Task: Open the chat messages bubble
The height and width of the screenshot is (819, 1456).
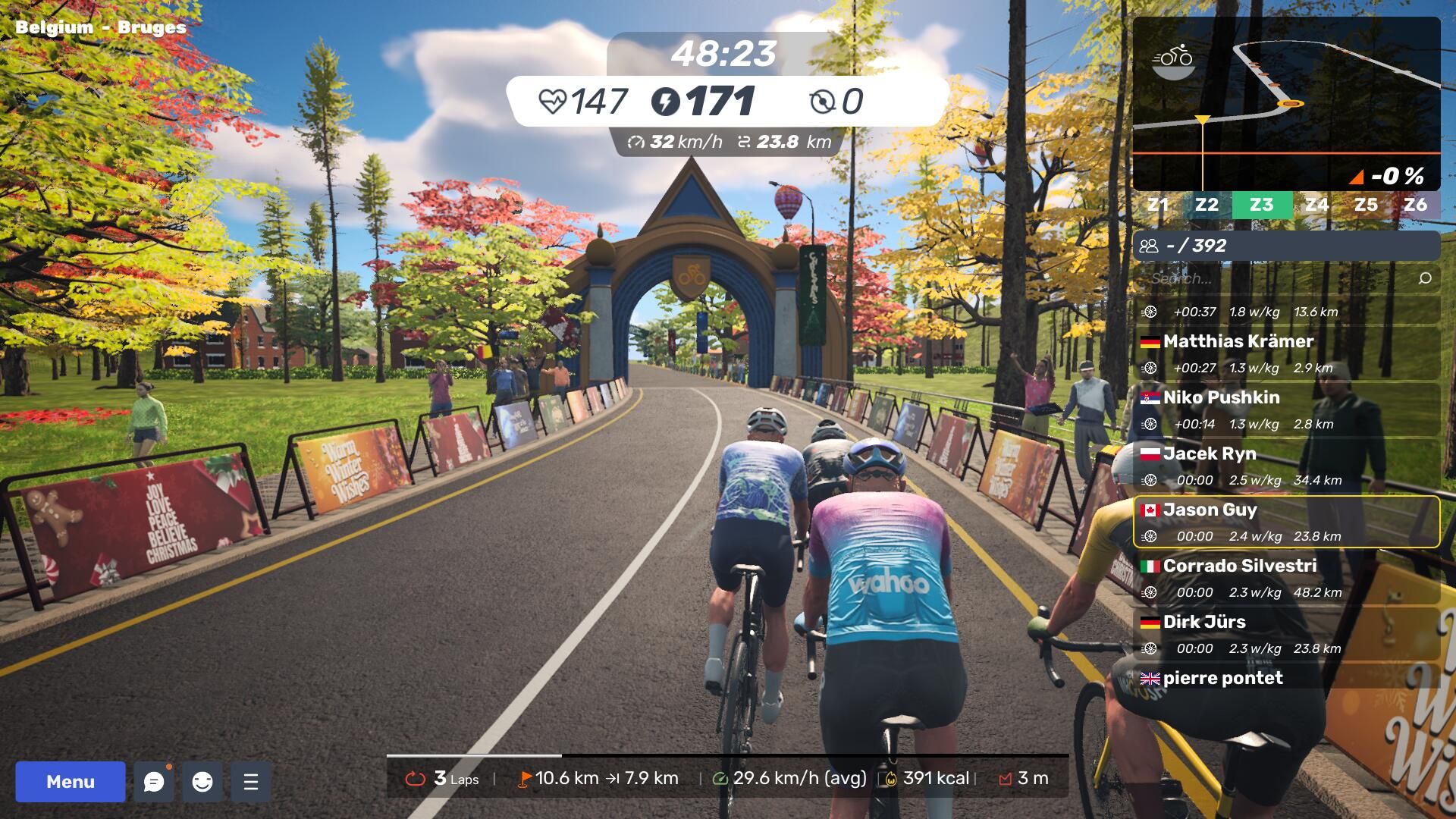Action: [x=154, y=782]
